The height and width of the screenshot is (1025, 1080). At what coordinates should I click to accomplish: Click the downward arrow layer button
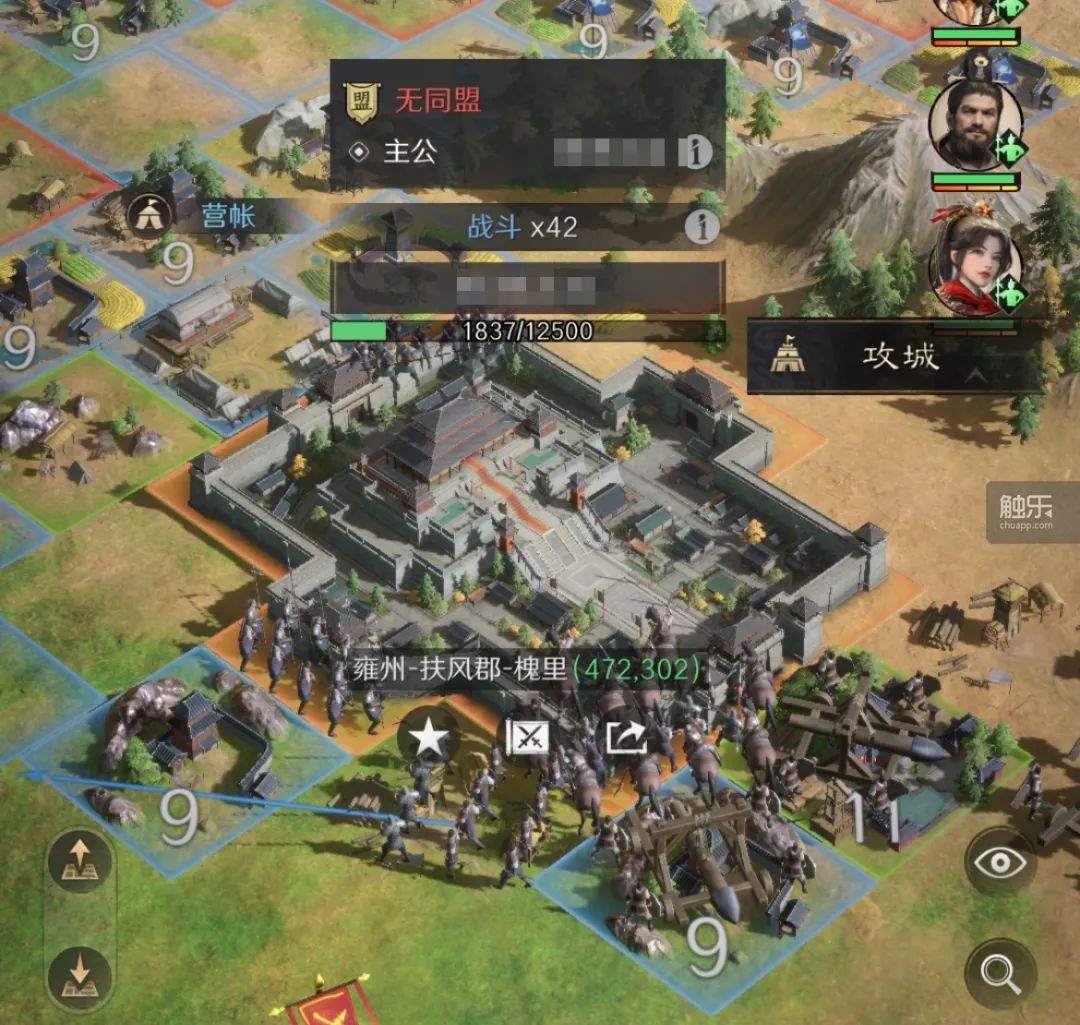79,971
